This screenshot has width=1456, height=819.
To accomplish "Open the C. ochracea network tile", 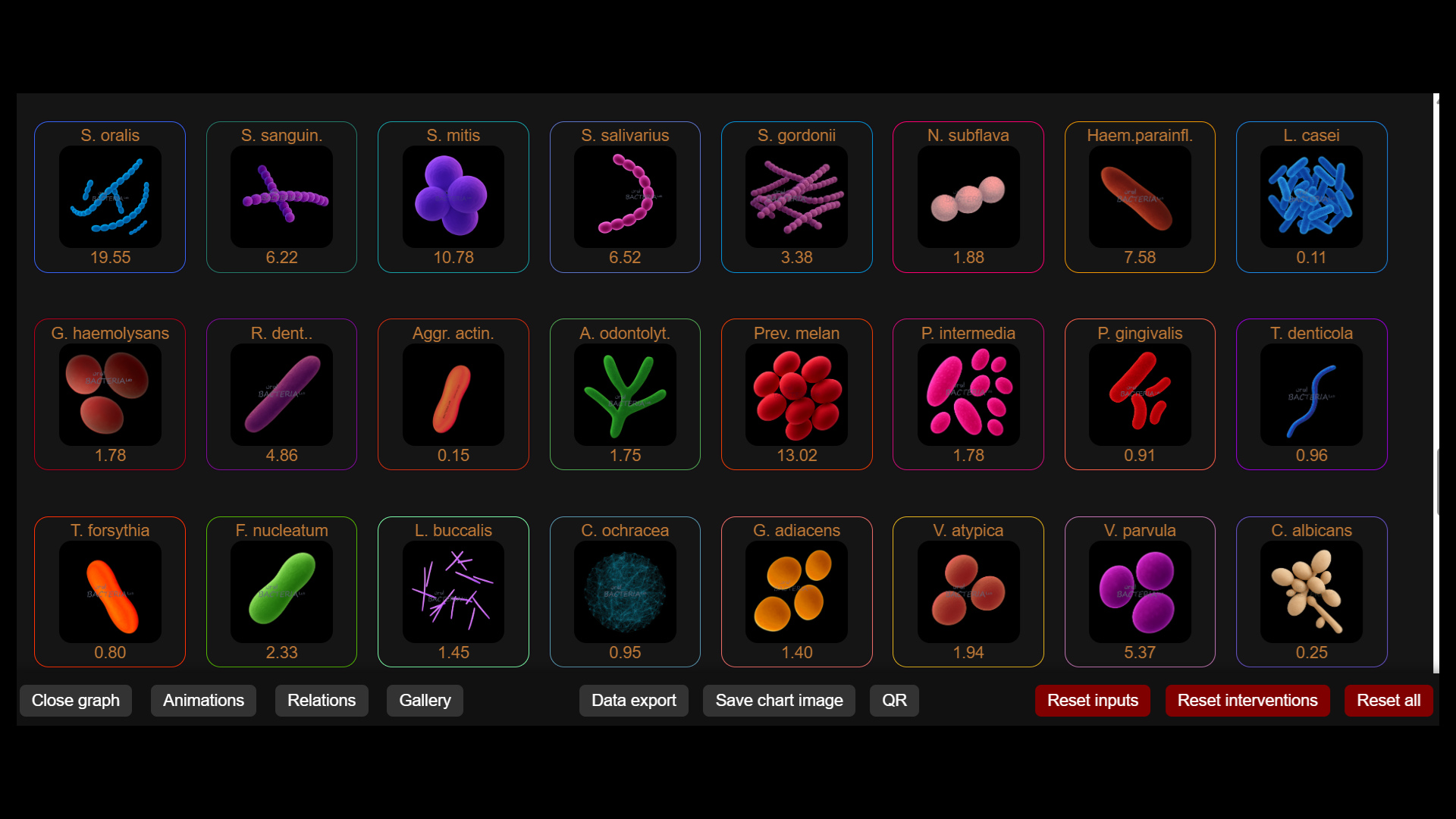I will 625,591.
